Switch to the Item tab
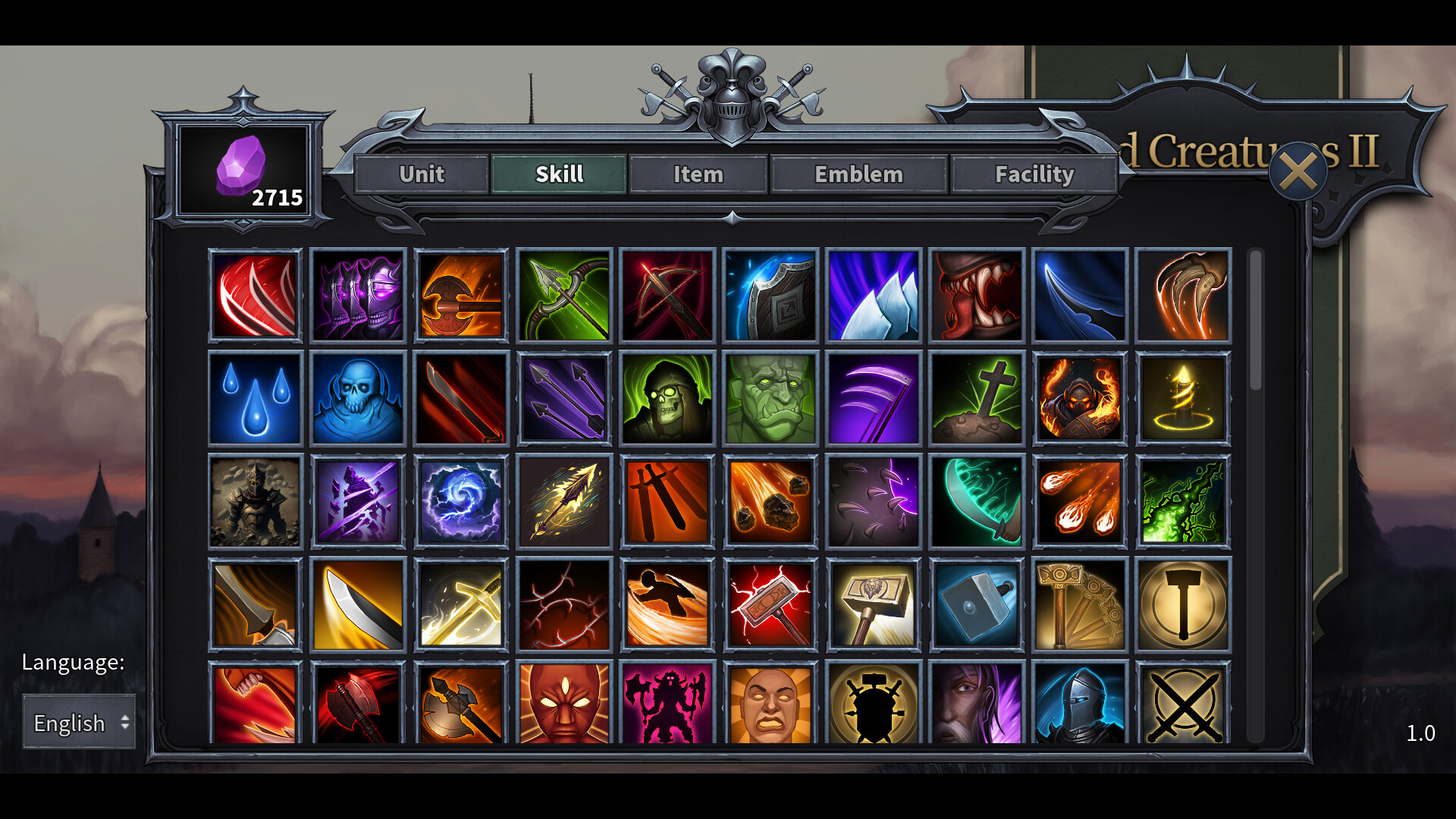Viewport: 1456px width, 819px height. 698,174
